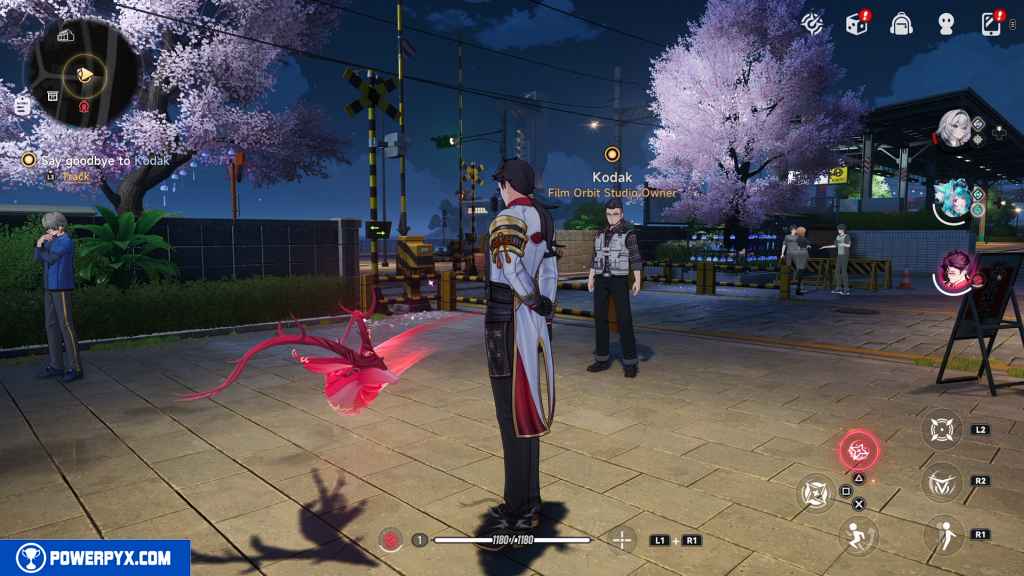
Task: Open the circular minimap
Action: (x=84, y=71)
